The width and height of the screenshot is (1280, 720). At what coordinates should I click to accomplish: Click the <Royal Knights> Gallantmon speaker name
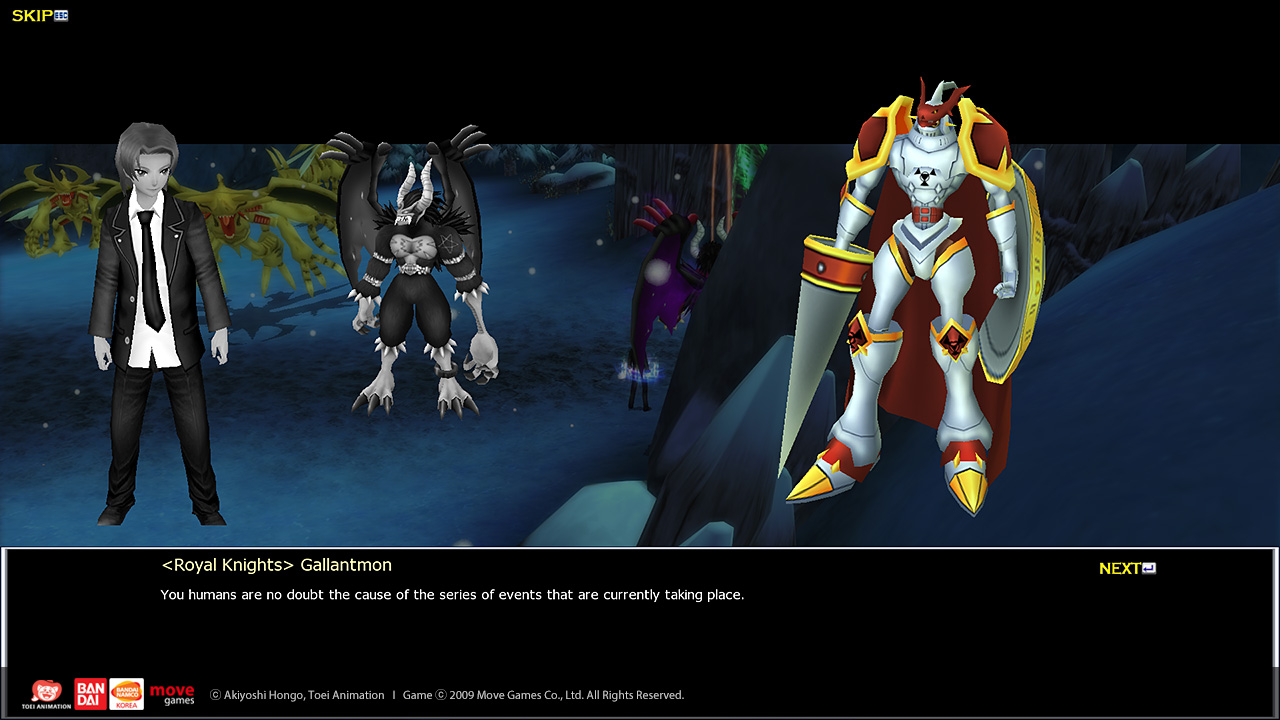tap(278, 564)
